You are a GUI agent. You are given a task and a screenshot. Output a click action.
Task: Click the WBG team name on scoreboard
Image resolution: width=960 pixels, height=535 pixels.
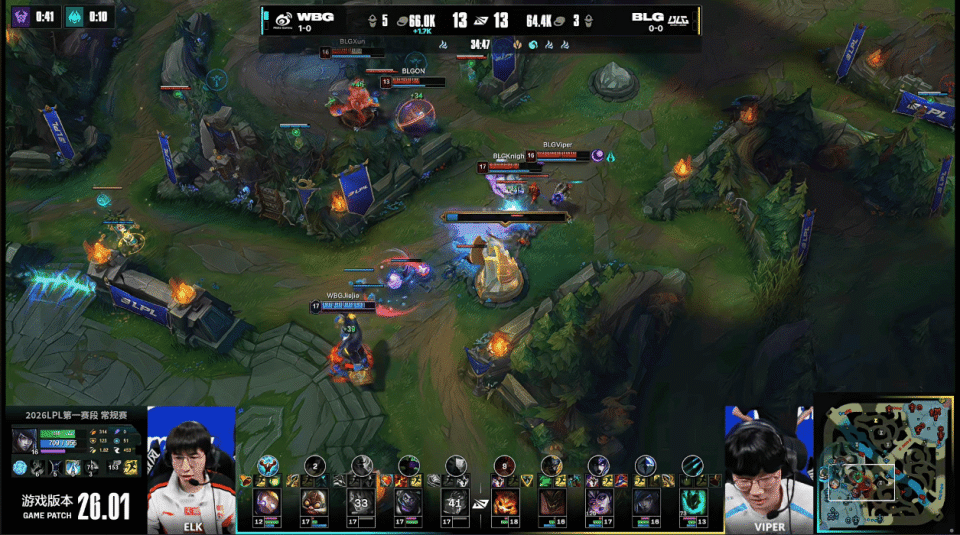(315, 17)
